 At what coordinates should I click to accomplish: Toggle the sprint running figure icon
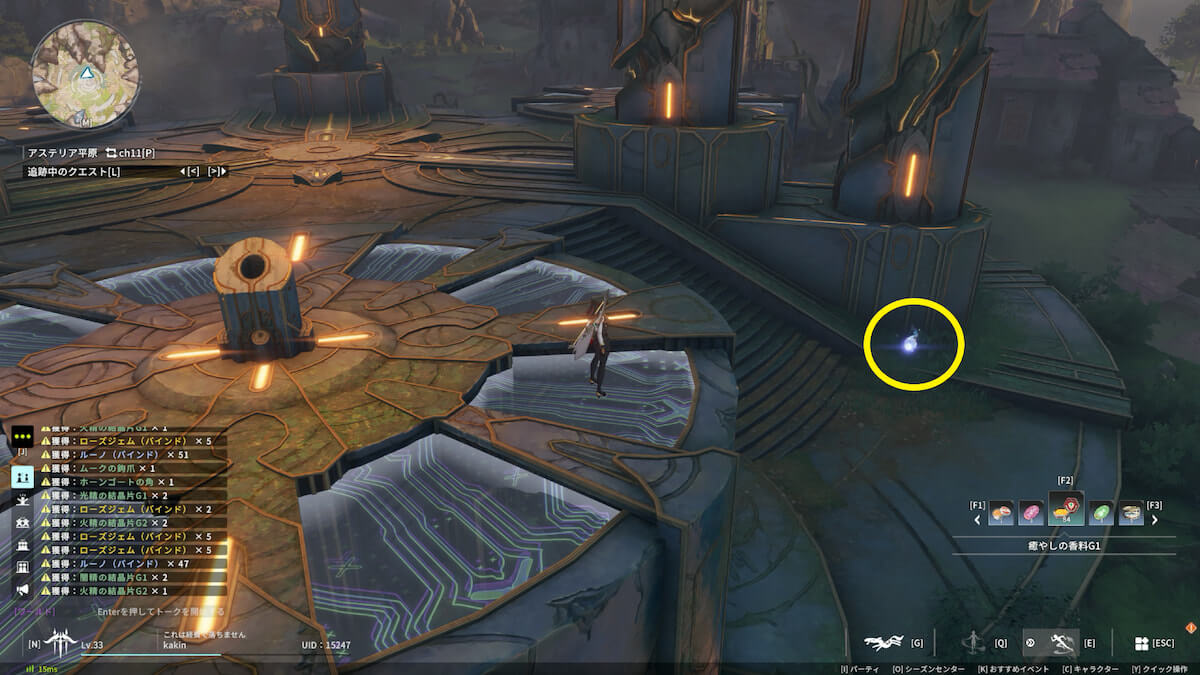[x=1064, y=643]
